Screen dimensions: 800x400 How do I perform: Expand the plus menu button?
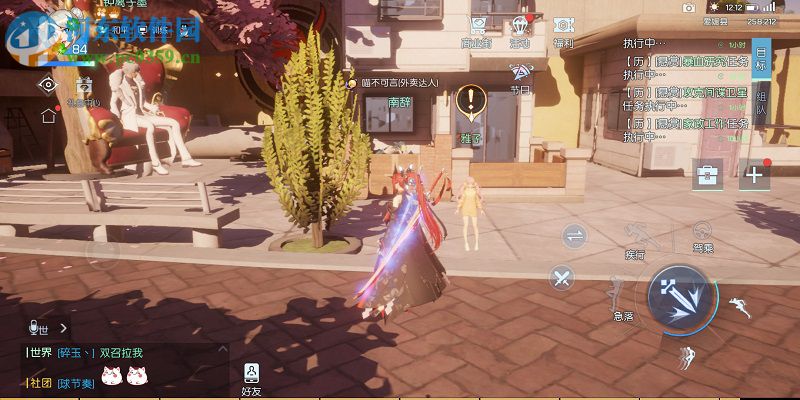(753, 174)
